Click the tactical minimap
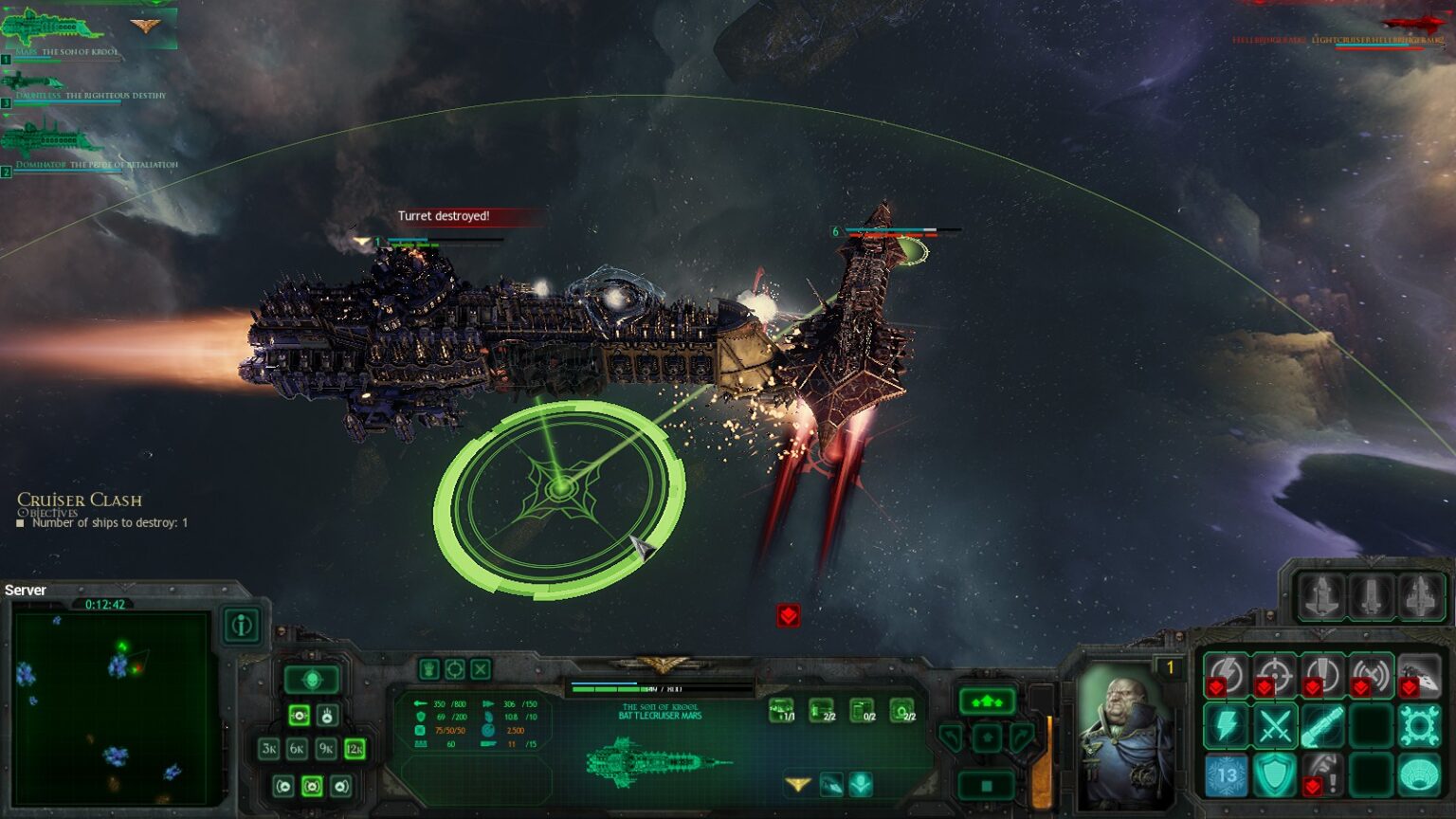The height and width of the screenshot is (819, 1456). (112, 707)
